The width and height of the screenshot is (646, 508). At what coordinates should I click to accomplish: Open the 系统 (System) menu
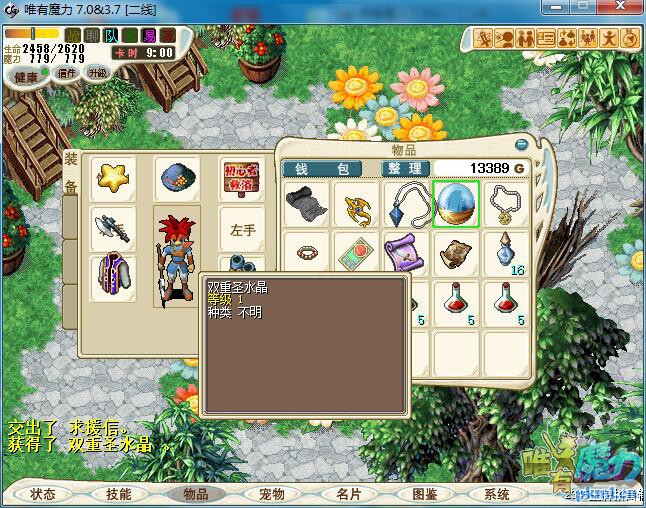click(x=497, y=494)
